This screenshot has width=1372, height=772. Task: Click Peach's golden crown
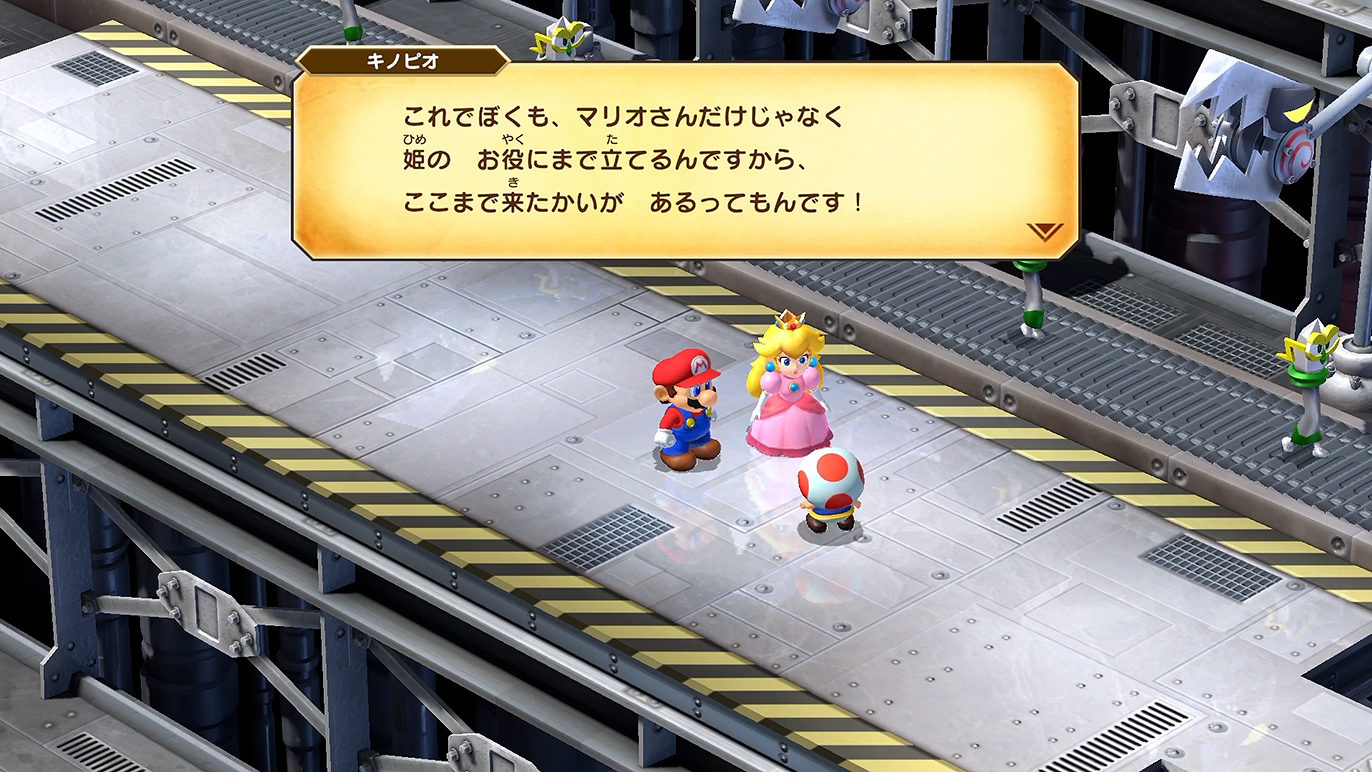(x=791, y=322)
